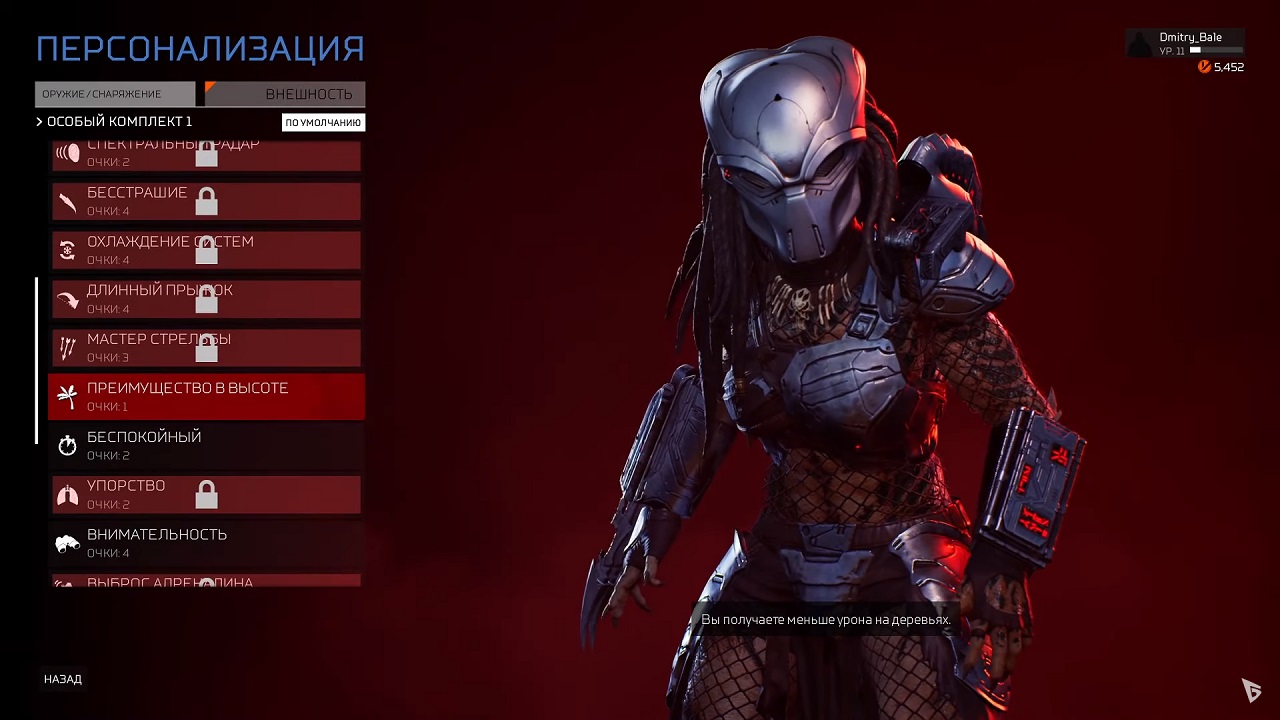Select the locked Упорство perk
Image resolution: width=1280 pixels, height=720 pixels.
[206, 495]
